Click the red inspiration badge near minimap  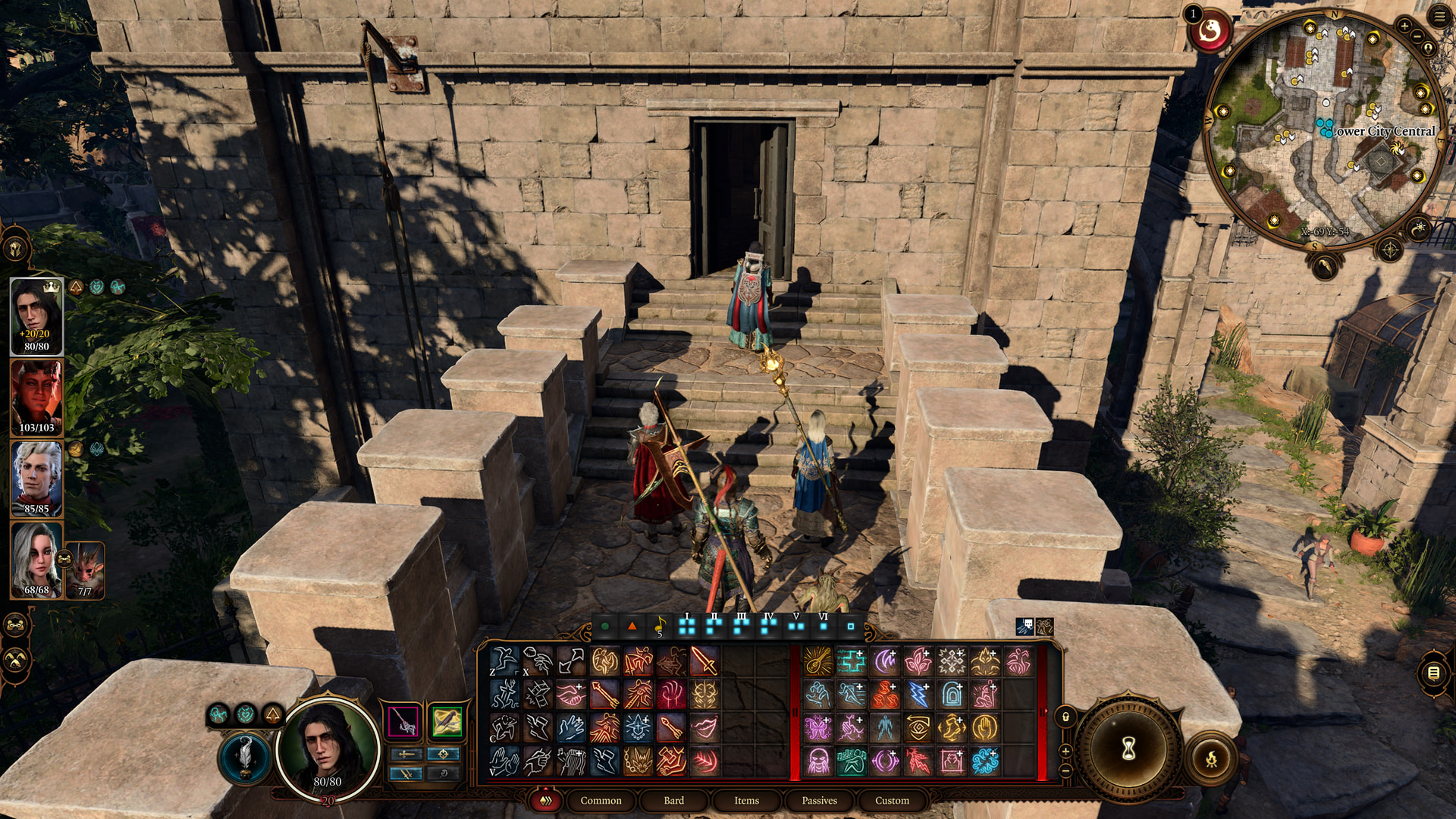click(1210, 32)
